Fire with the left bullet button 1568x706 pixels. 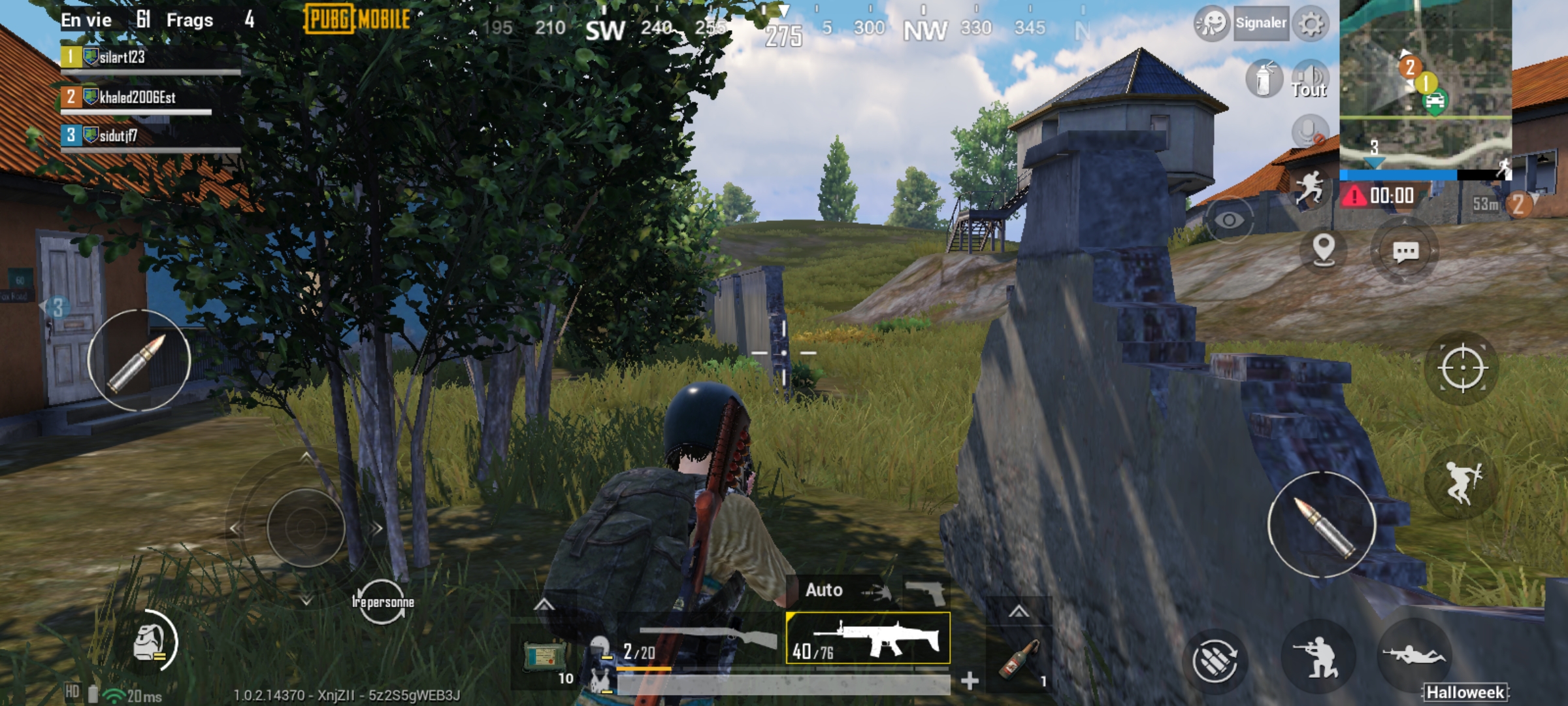point(139,360)
